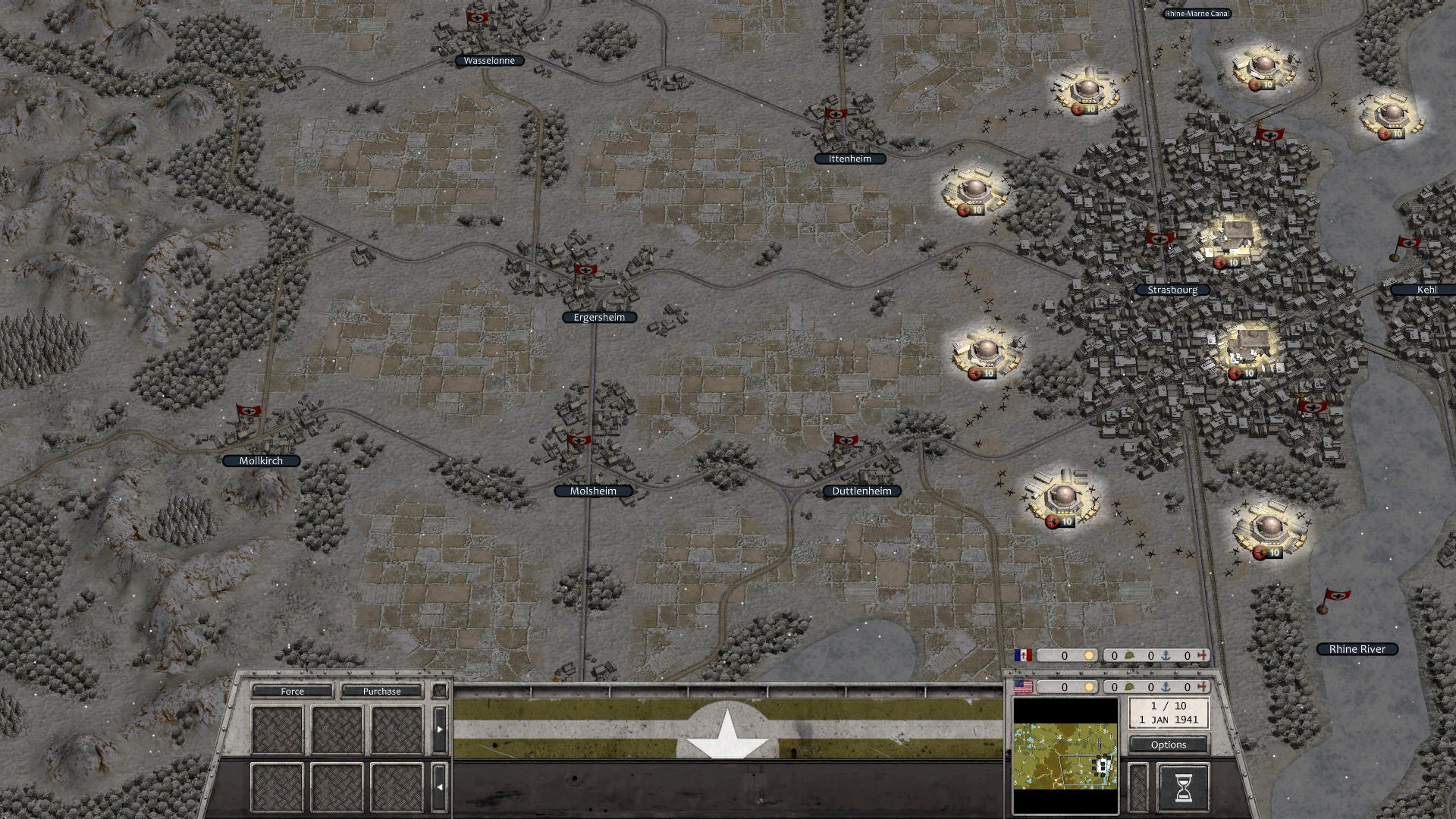This screenshot has width=1456, height=819.
Task: Click the hourglass End Turn icon
Action: tap(1182, 787)
